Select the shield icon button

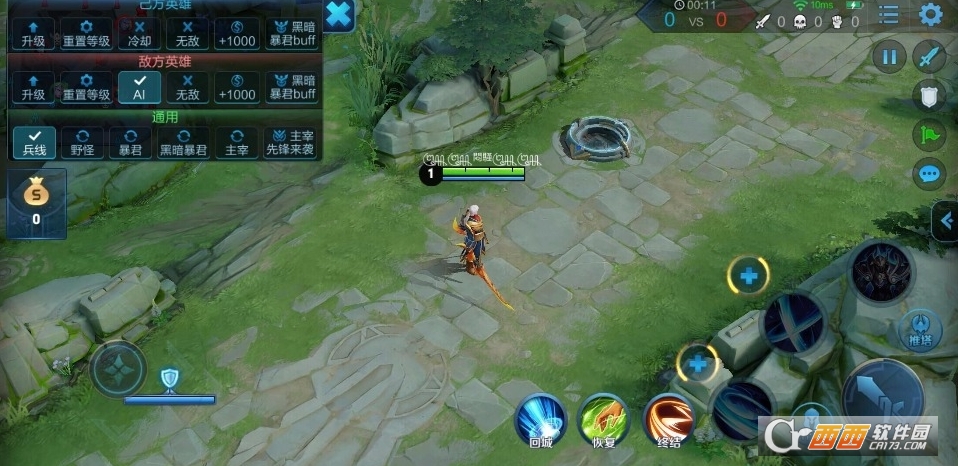click(930, 95)
